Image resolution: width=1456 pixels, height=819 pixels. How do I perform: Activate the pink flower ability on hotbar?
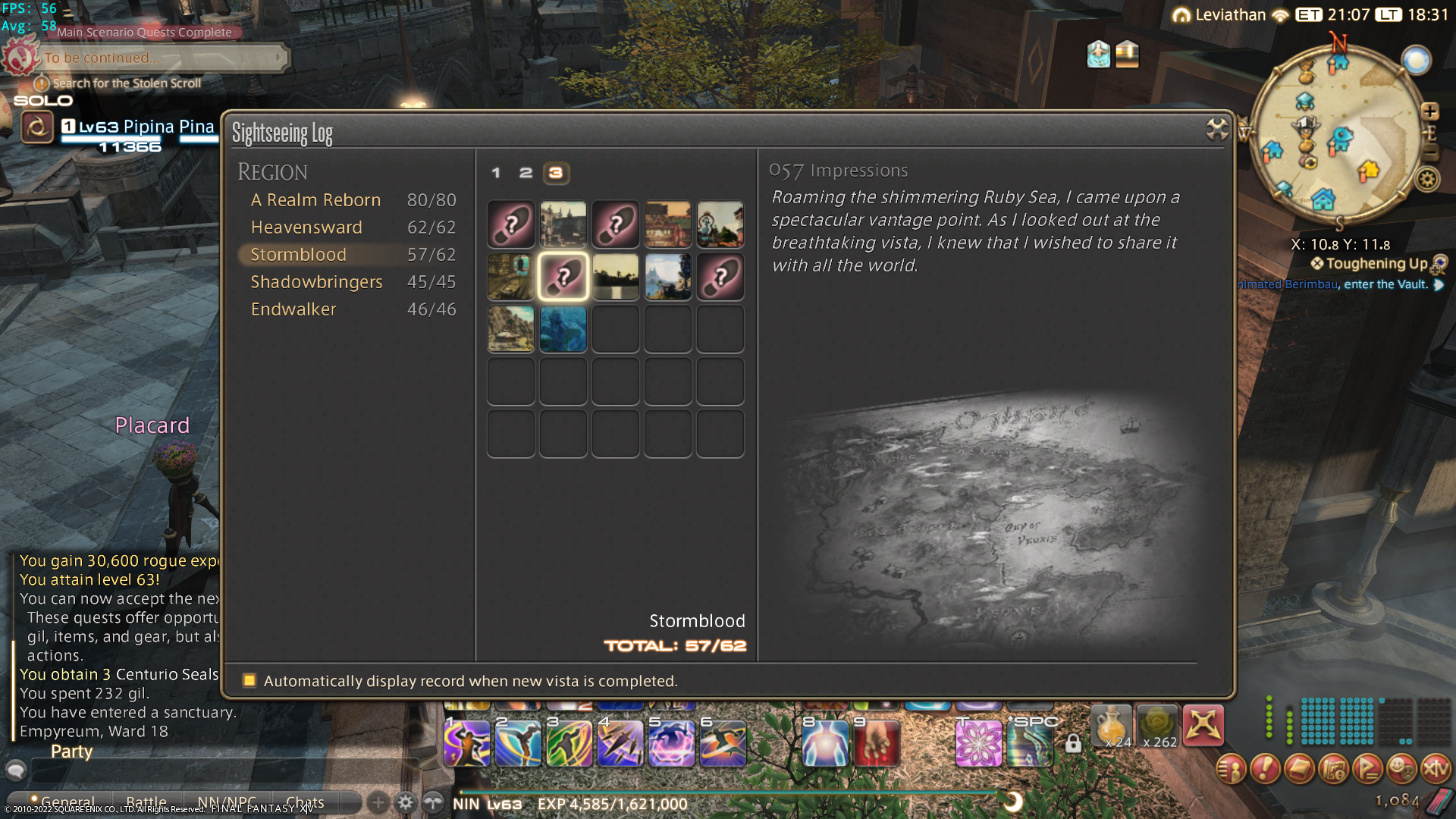[x=978, y=742]
